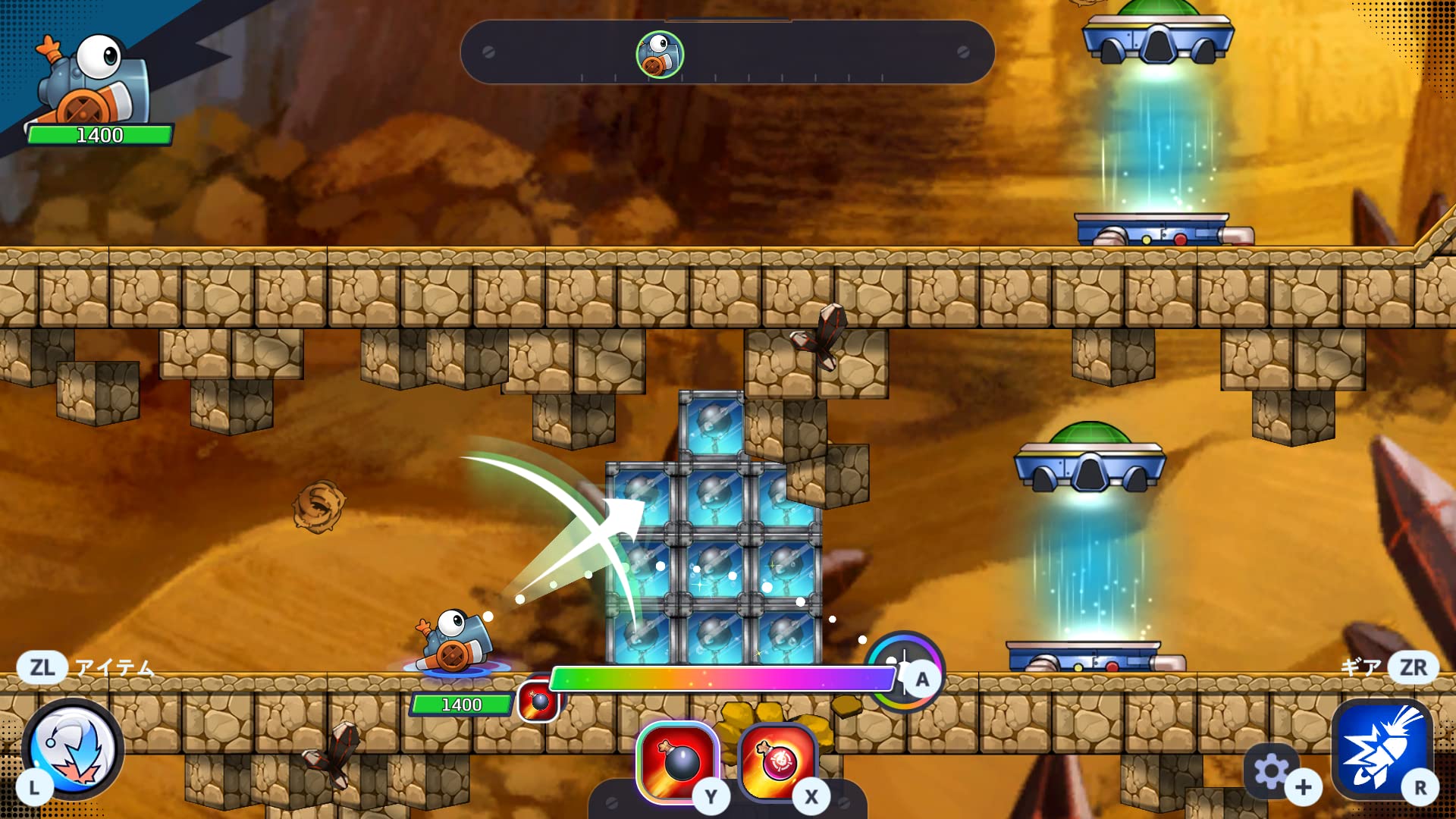
Task: Select the black bomb weapon icon
Action: 678,761
